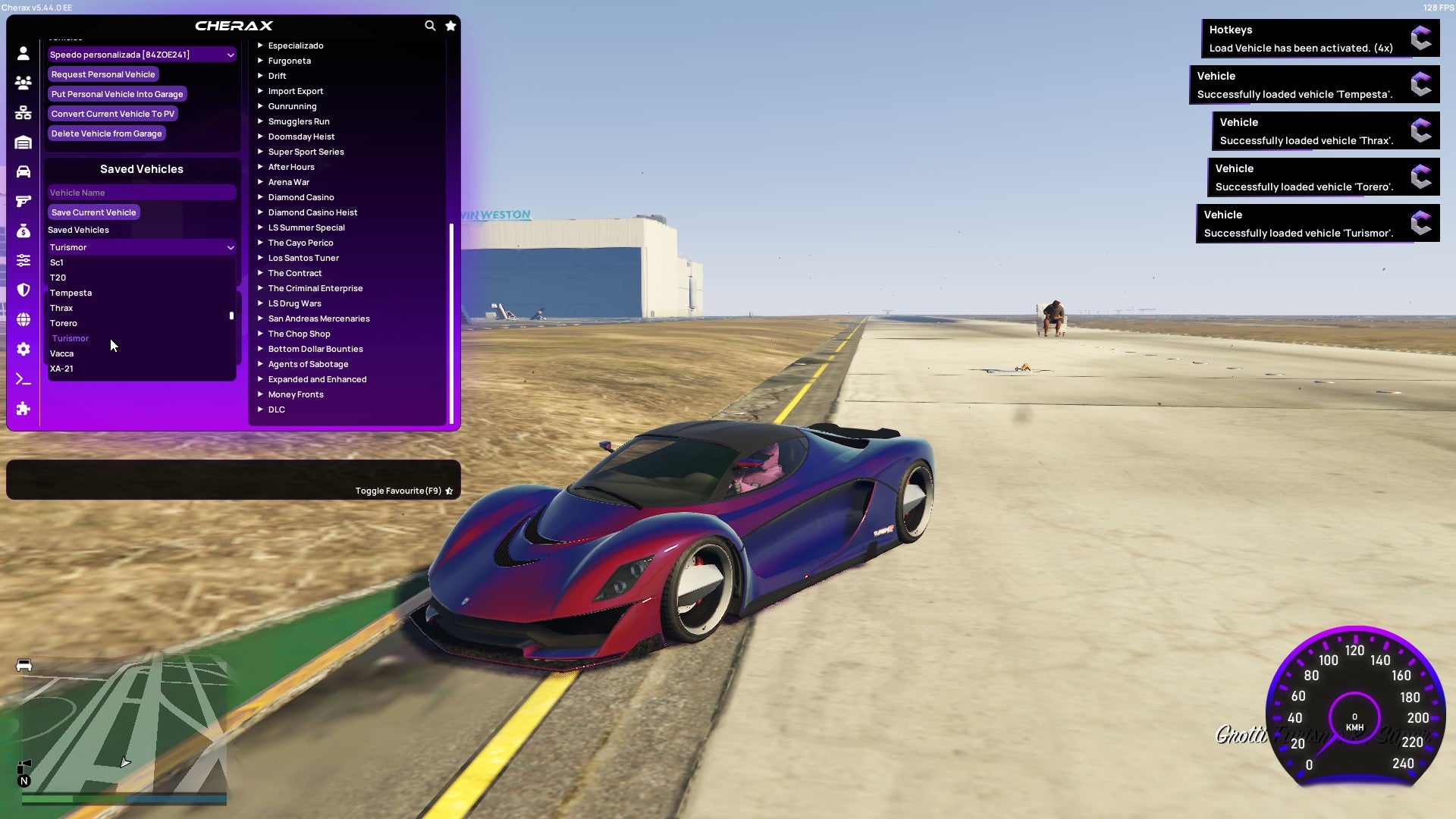The image size is (1456, 819).
Task: Select the Players icon
Action: pos(23,83)
